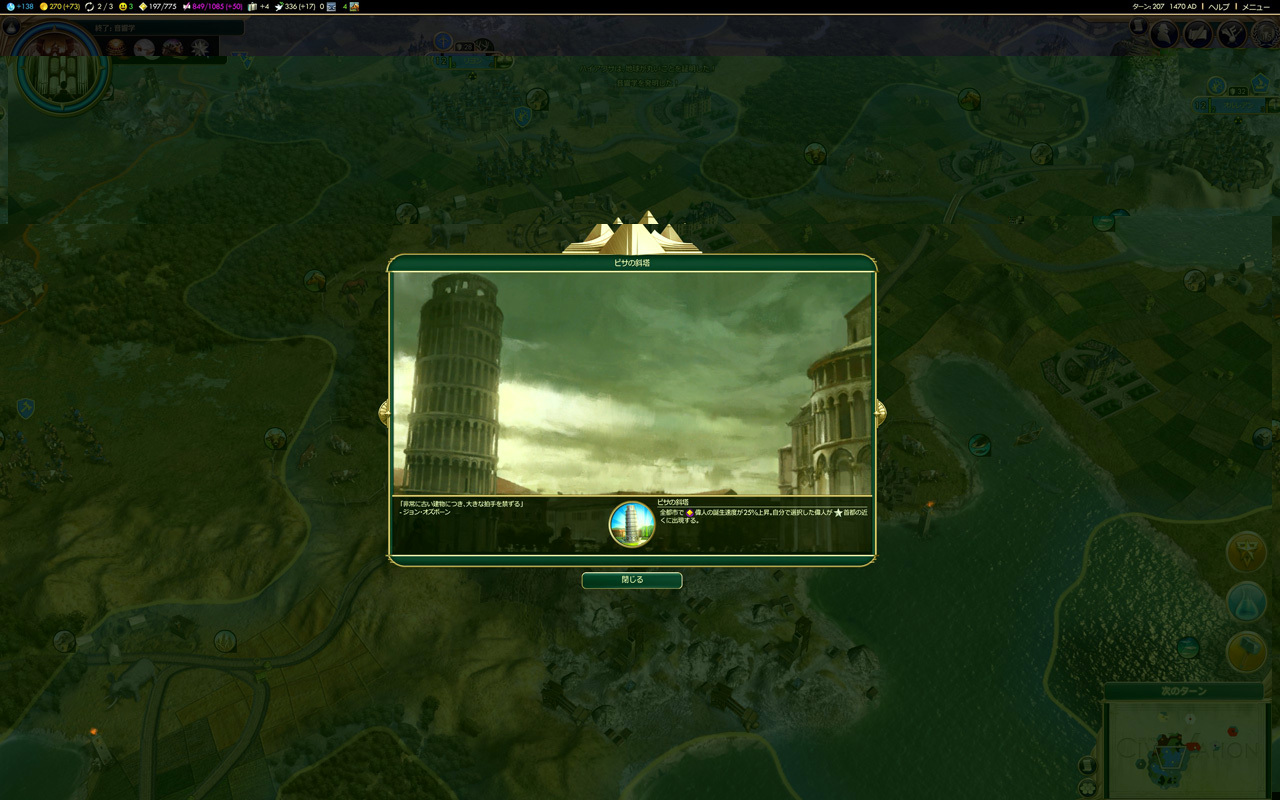The width and height of the screenshot is (1280, 800).
Task: Select the gold treasury readout in top bar
Action: [x=57, y=7]
